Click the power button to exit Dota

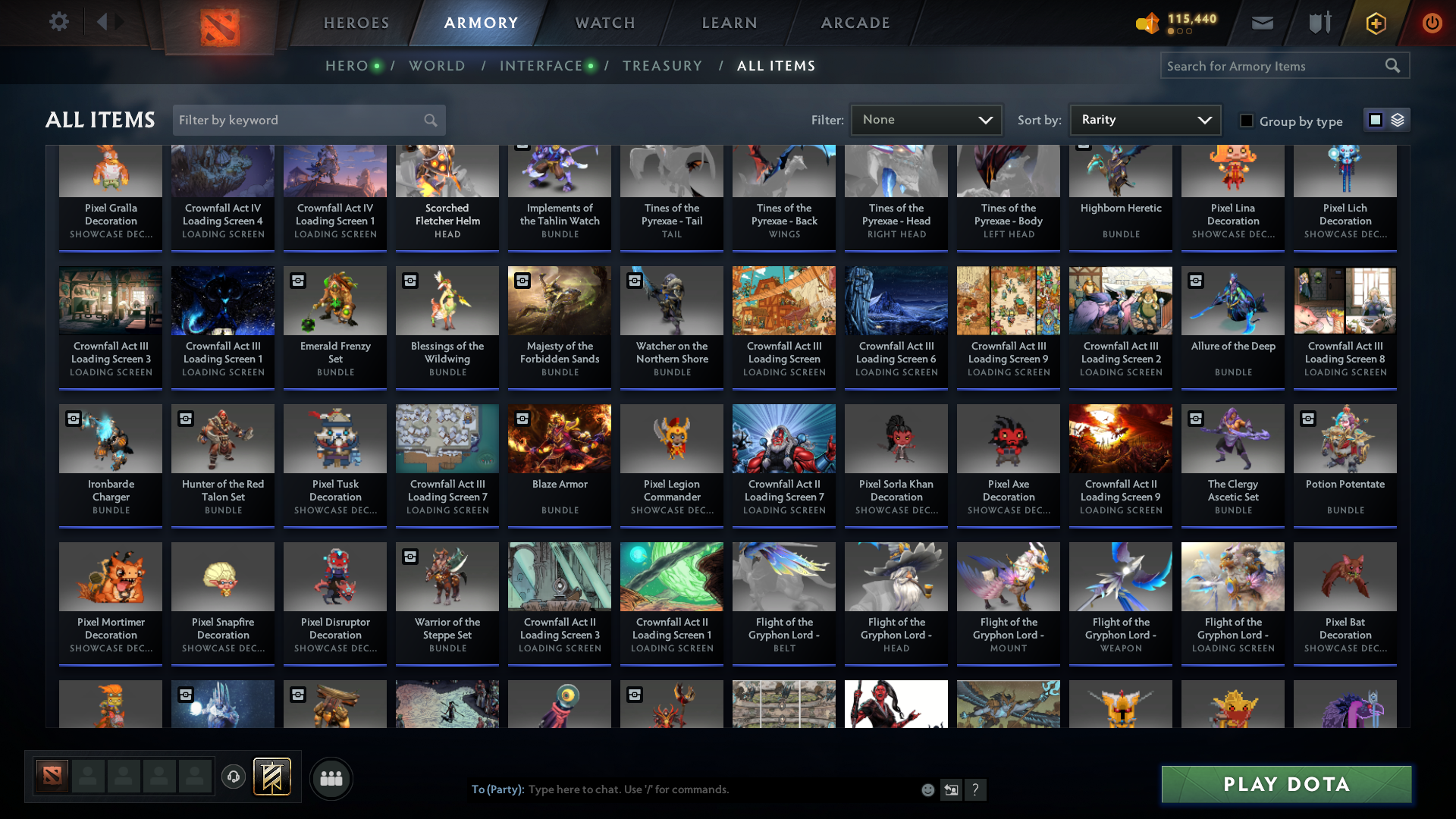tap(1432, 23)
